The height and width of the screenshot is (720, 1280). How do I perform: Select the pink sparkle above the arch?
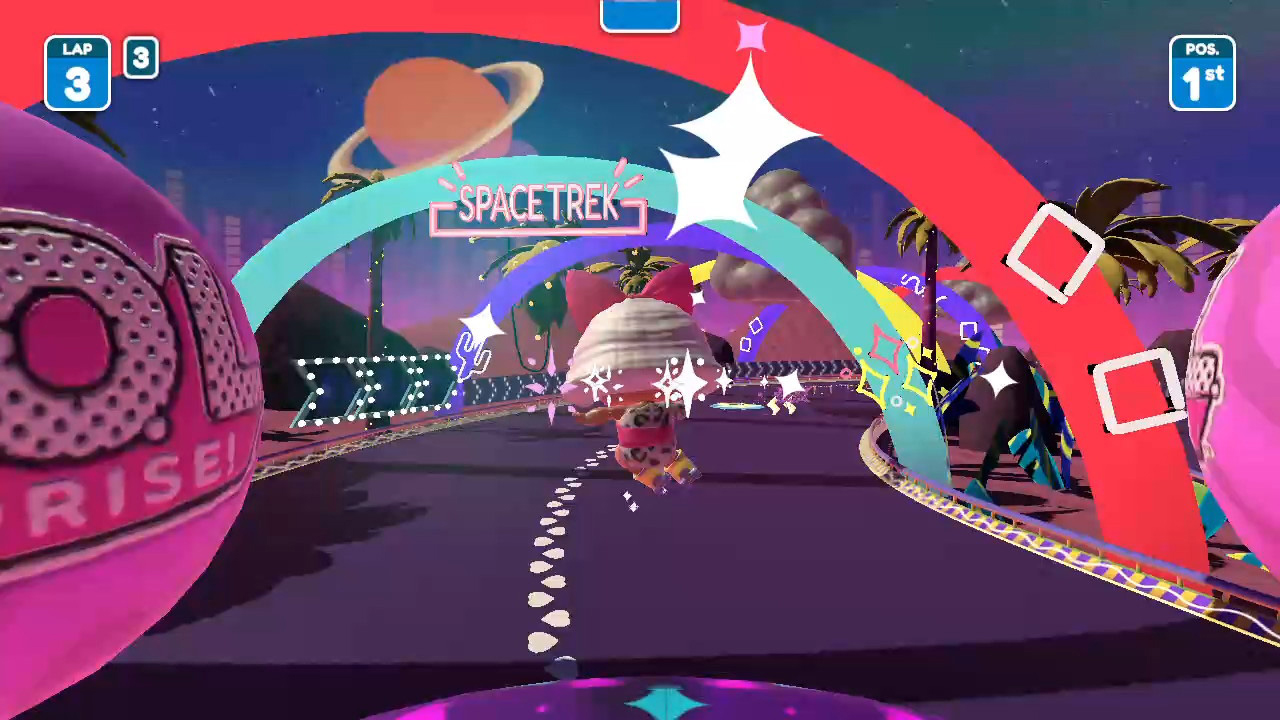coord(752,36)
